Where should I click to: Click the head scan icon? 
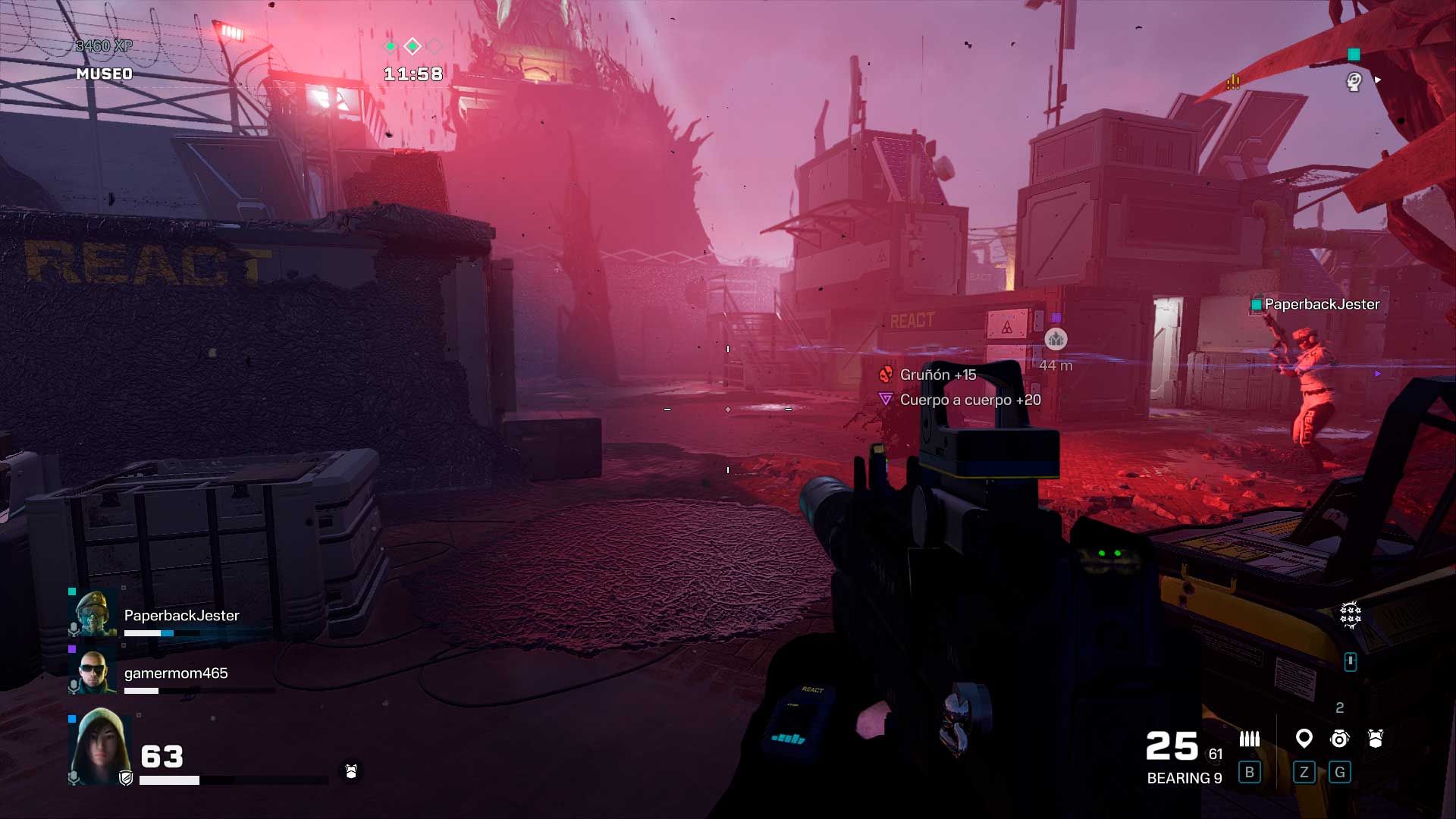coord(1354,81)
